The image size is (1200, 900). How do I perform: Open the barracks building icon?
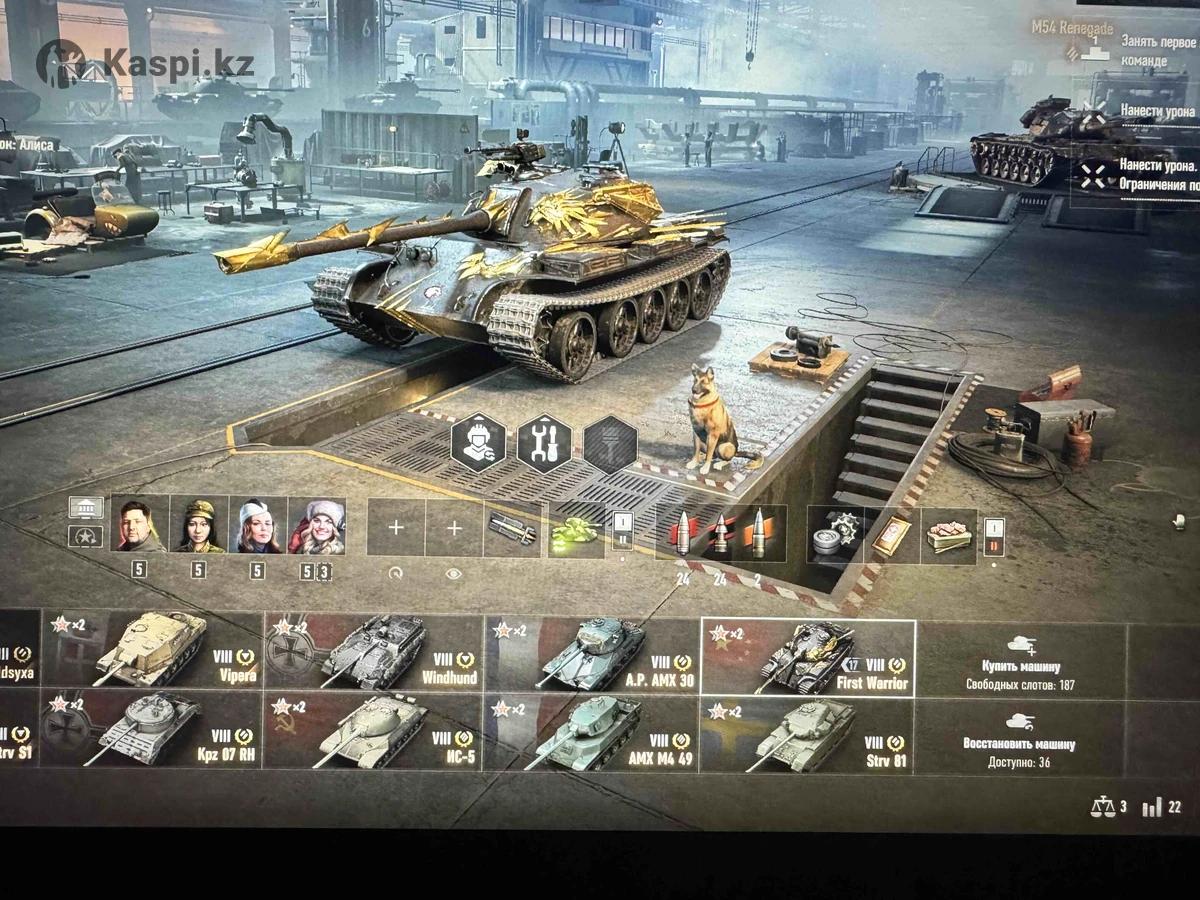[86, 508]
